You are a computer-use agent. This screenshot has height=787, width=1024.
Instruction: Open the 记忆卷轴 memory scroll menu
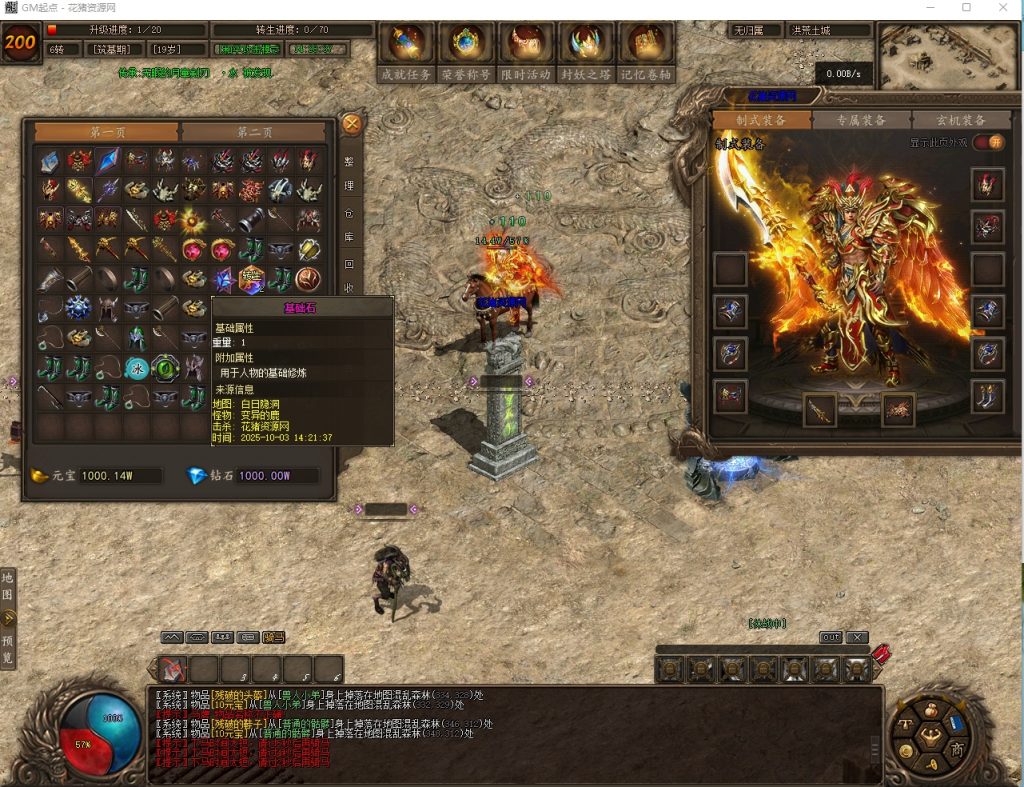coord(646,50)
